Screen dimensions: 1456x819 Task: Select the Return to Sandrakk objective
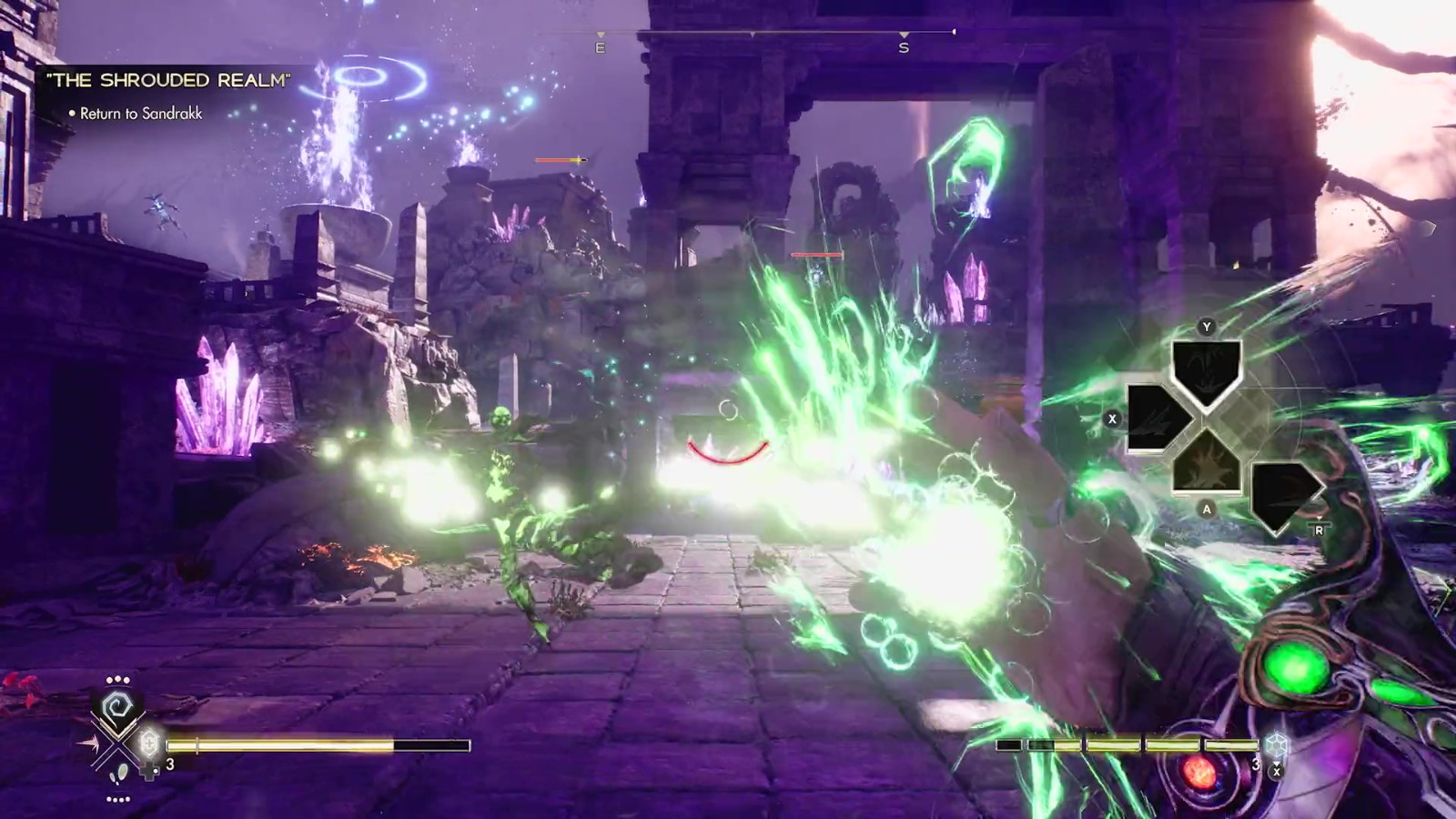tap(141, 114)
